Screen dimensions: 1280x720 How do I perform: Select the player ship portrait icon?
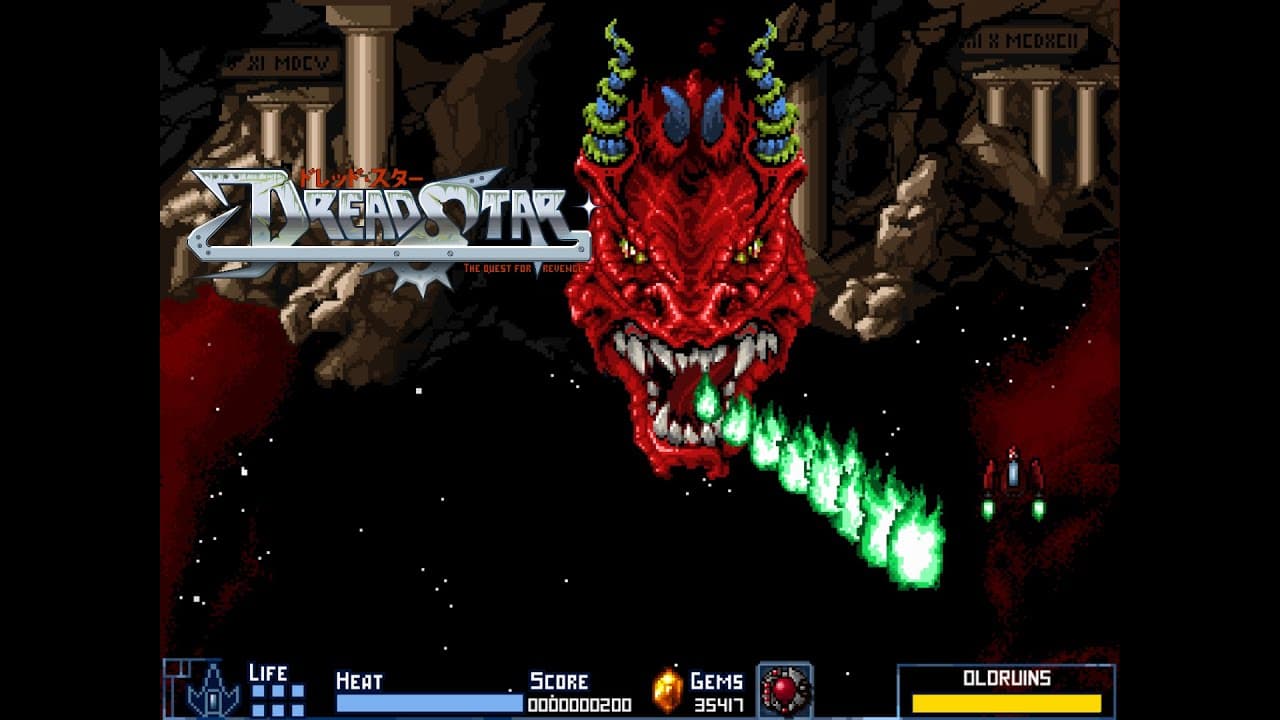click(212, 690)
